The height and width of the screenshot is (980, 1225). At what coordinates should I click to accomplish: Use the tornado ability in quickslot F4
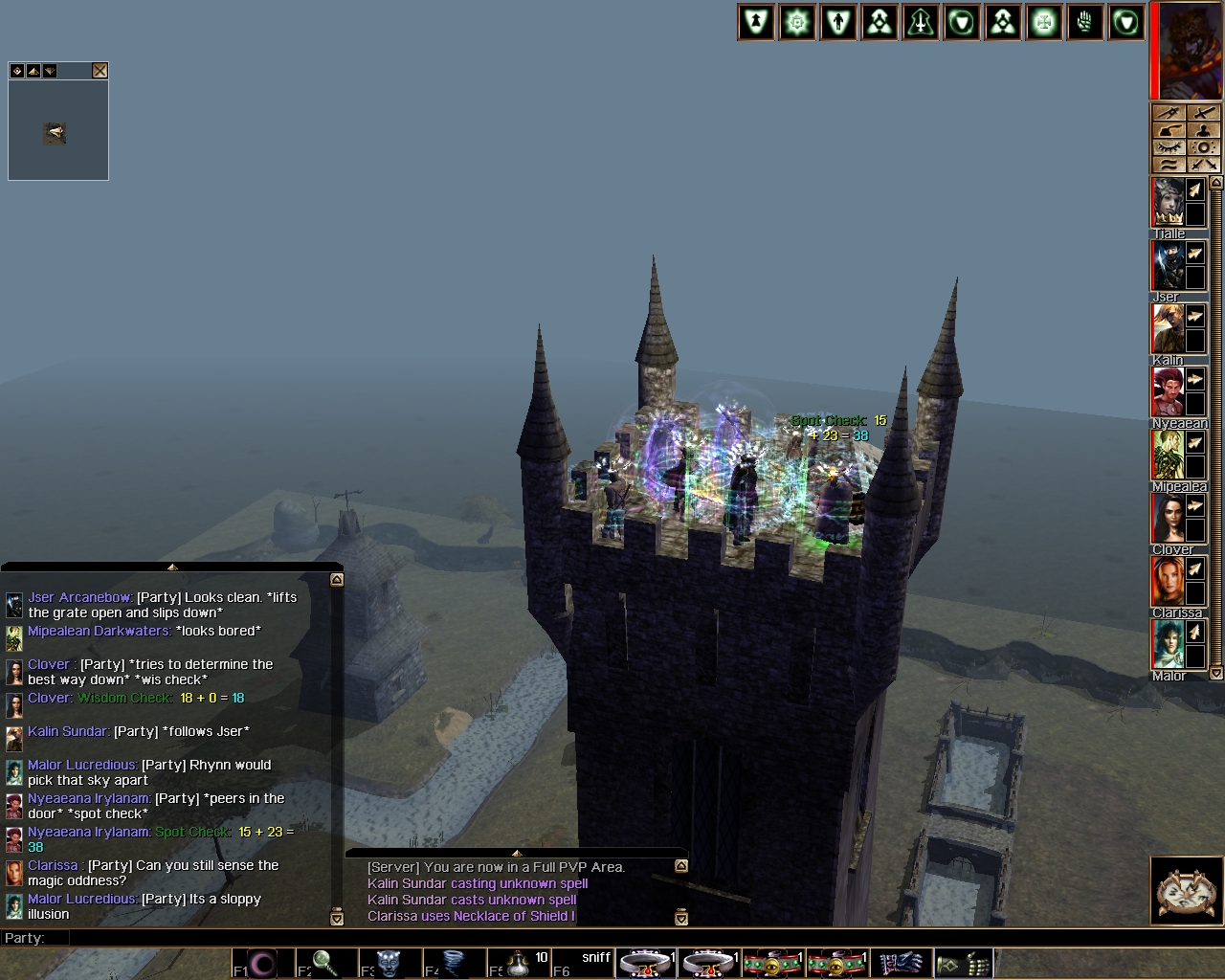(x=455, y=963)
